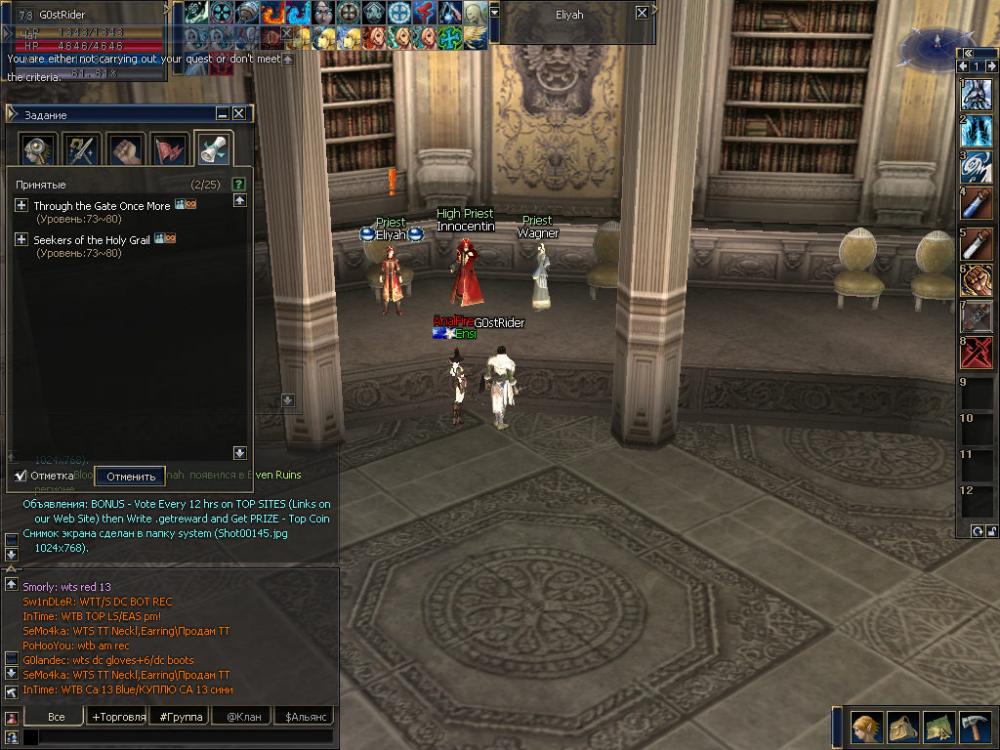
Task: Minimize the Задание quest window
Action: click(x=222, y=114)
